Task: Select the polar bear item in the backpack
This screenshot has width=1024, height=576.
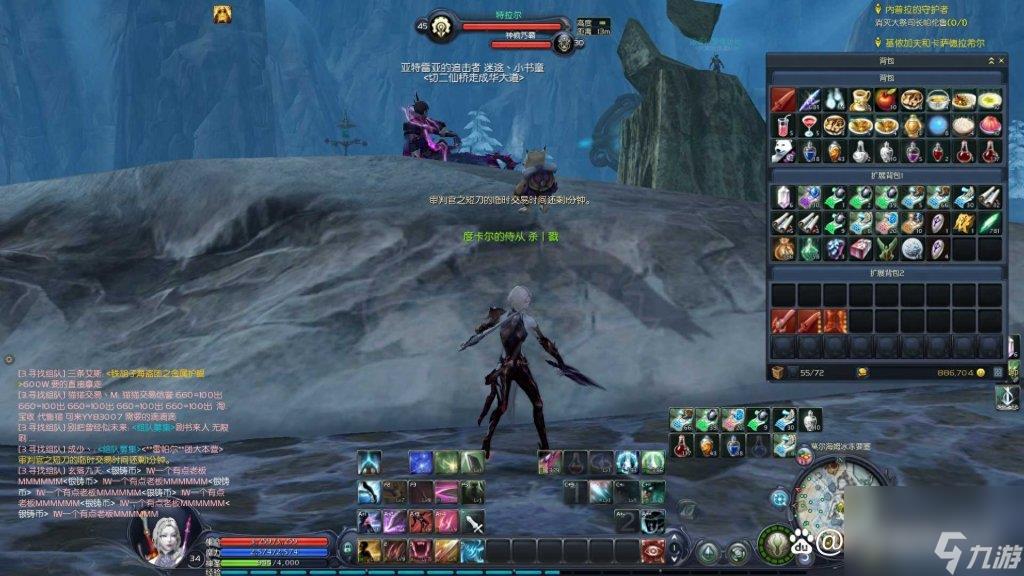Action: tap(782, 151)
